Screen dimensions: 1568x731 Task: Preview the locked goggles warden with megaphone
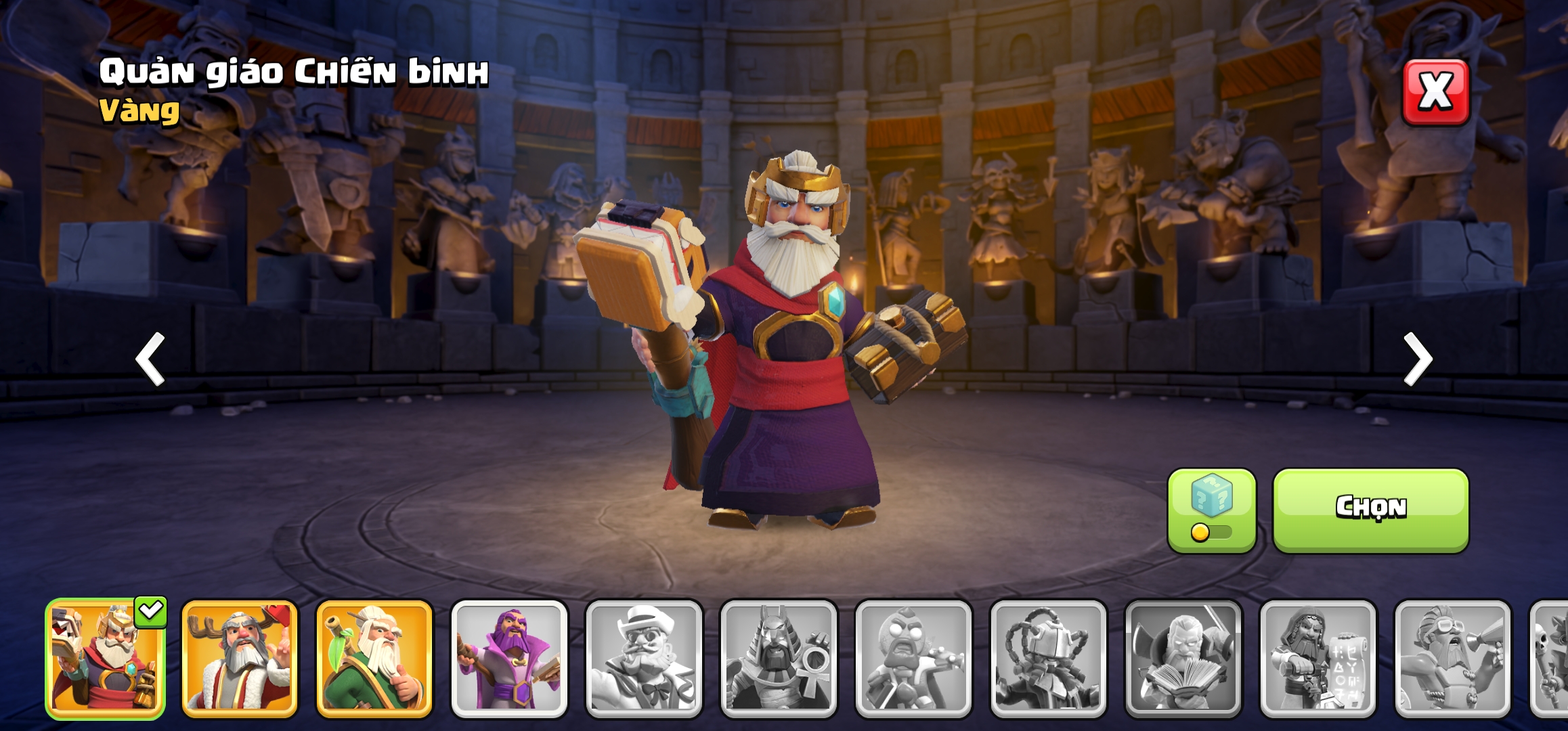tap(1452, 659)
